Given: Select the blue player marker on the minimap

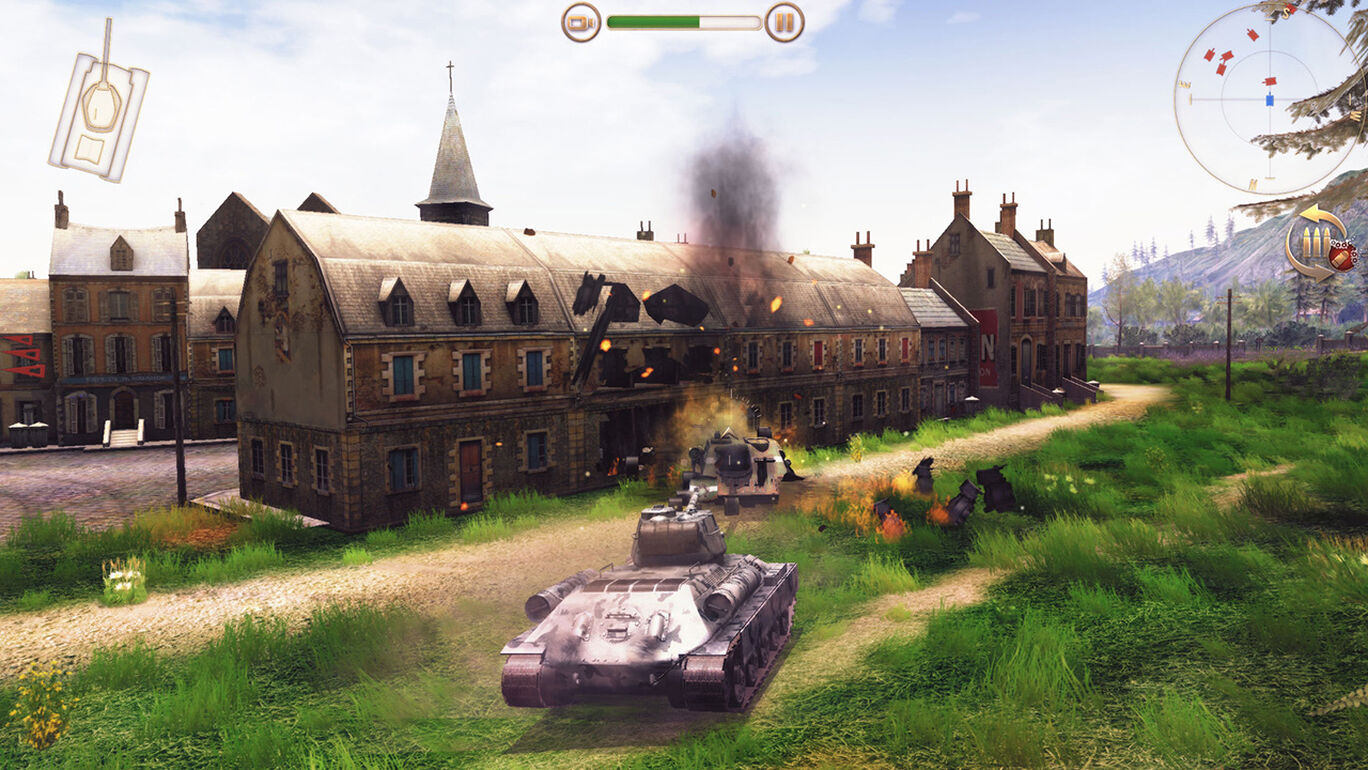Looking at the screenshot, I should click(1269, 99).
